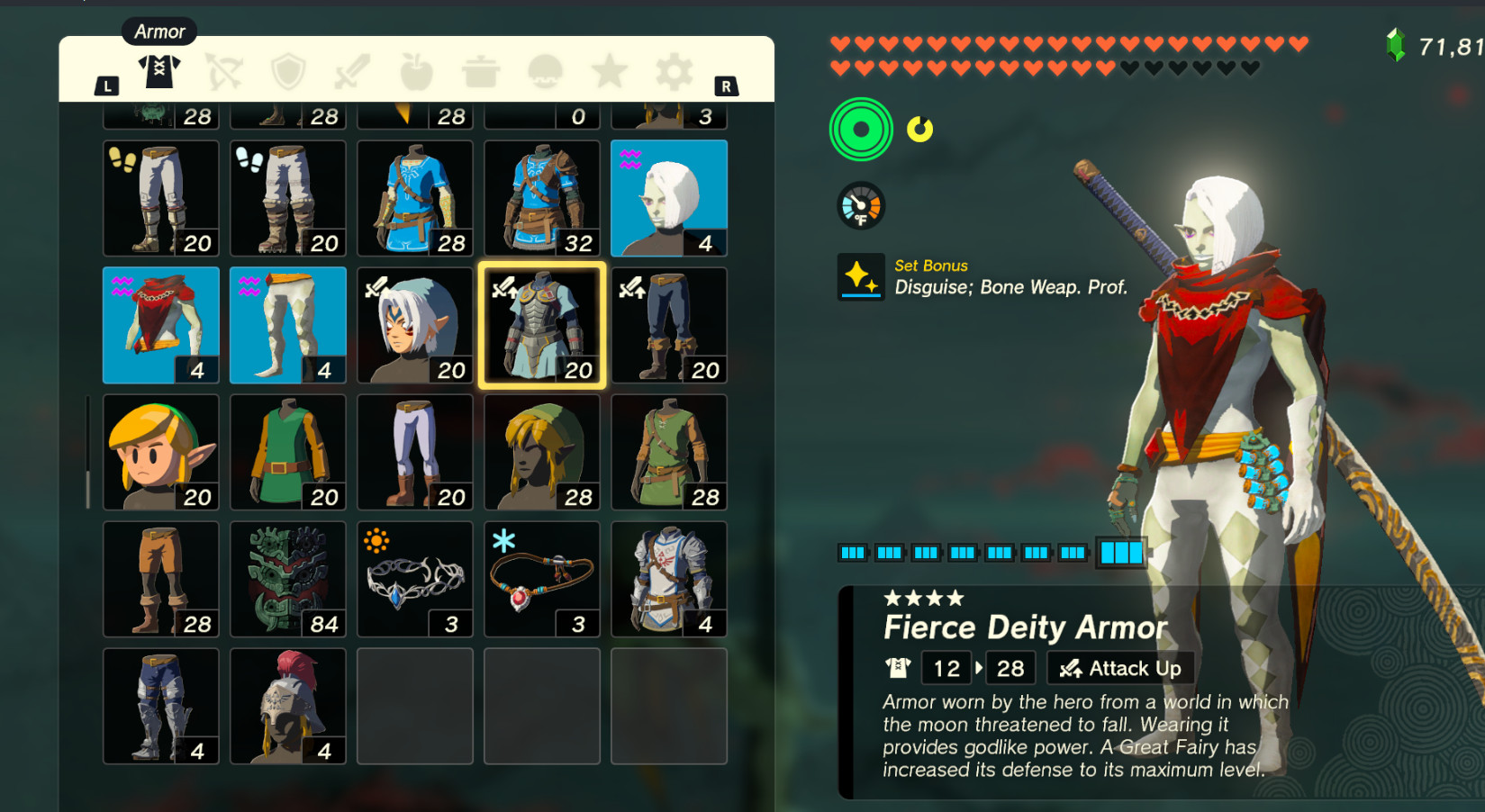The image size is (1485, 812).
Task: Click the green stamina wheel
Action: [860, 128]
